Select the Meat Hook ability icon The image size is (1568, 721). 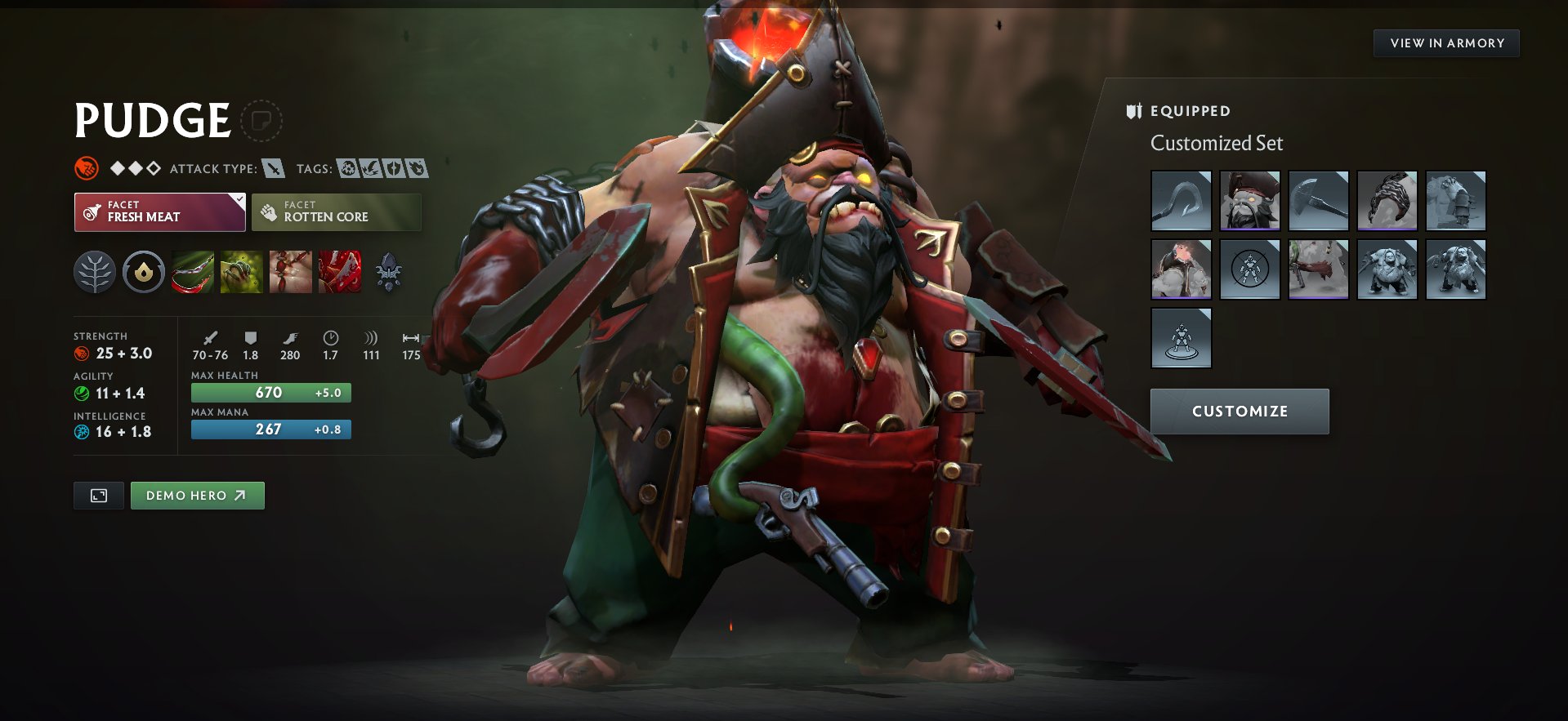[x=194, y=273]
